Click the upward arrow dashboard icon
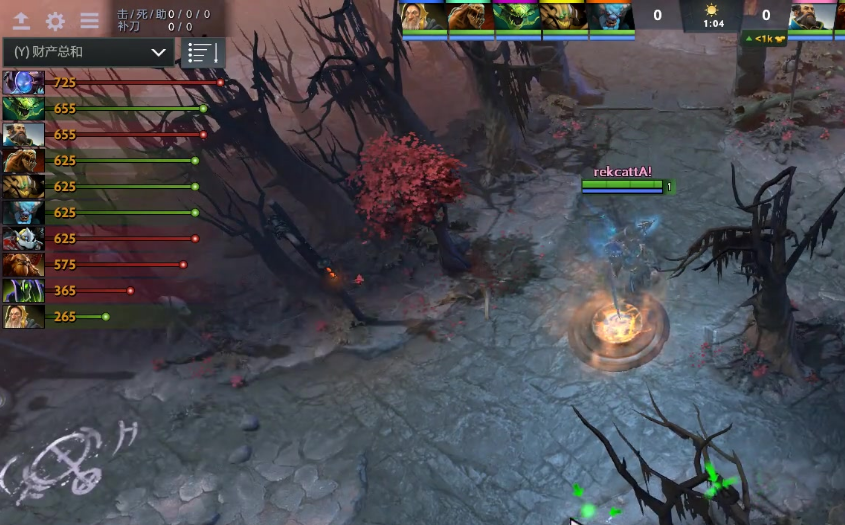This screenshot has width=845, height=525. coord(21,21)
